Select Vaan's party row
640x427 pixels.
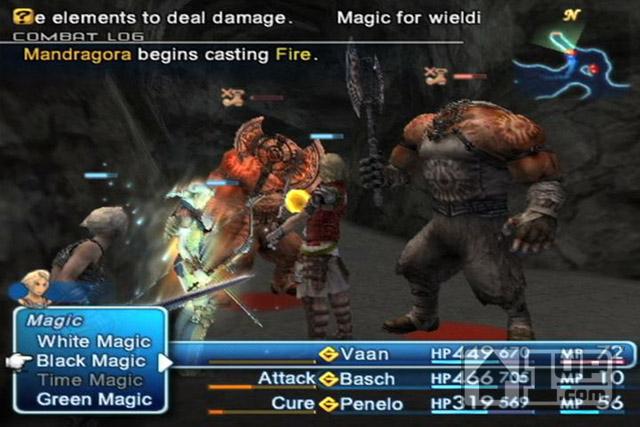click(x=364, y=354)
